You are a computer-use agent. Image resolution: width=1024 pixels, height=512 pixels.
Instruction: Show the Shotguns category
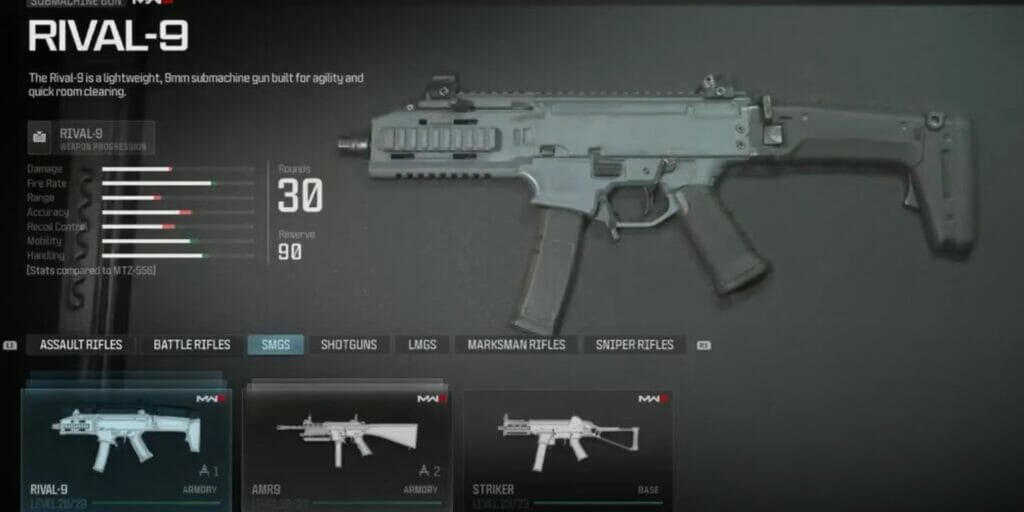tap(349, 345)
